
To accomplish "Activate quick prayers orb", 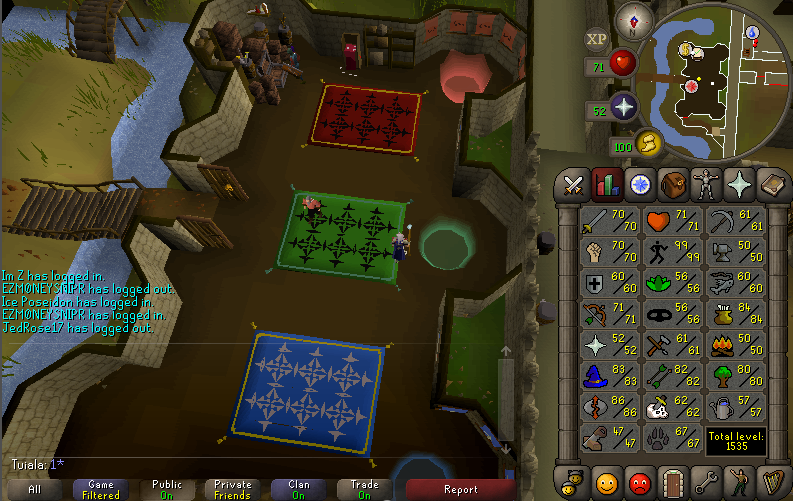I will 625,107.
